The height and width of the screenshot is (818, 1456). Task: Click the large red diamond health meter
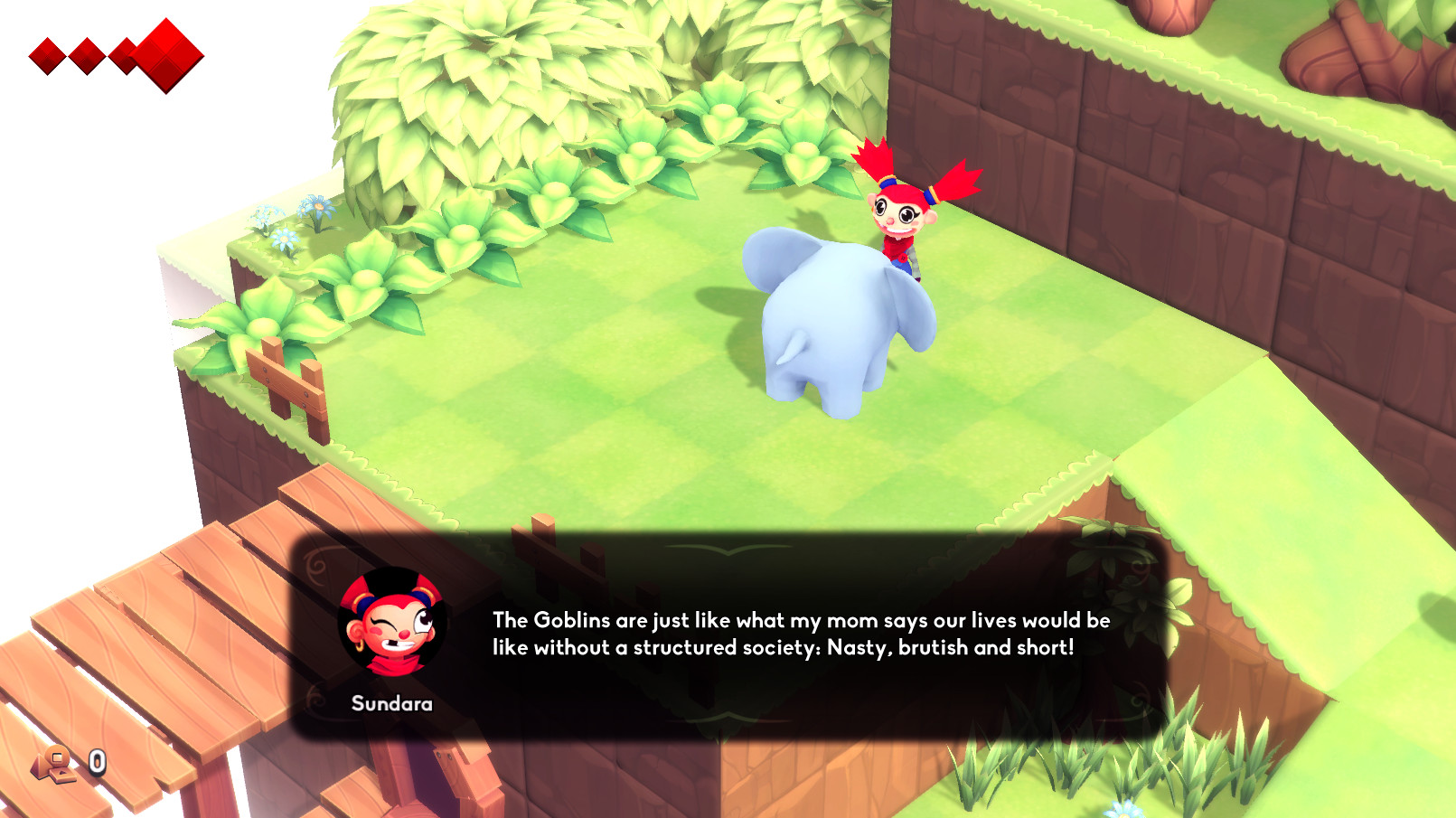click(x=165, y=54)
